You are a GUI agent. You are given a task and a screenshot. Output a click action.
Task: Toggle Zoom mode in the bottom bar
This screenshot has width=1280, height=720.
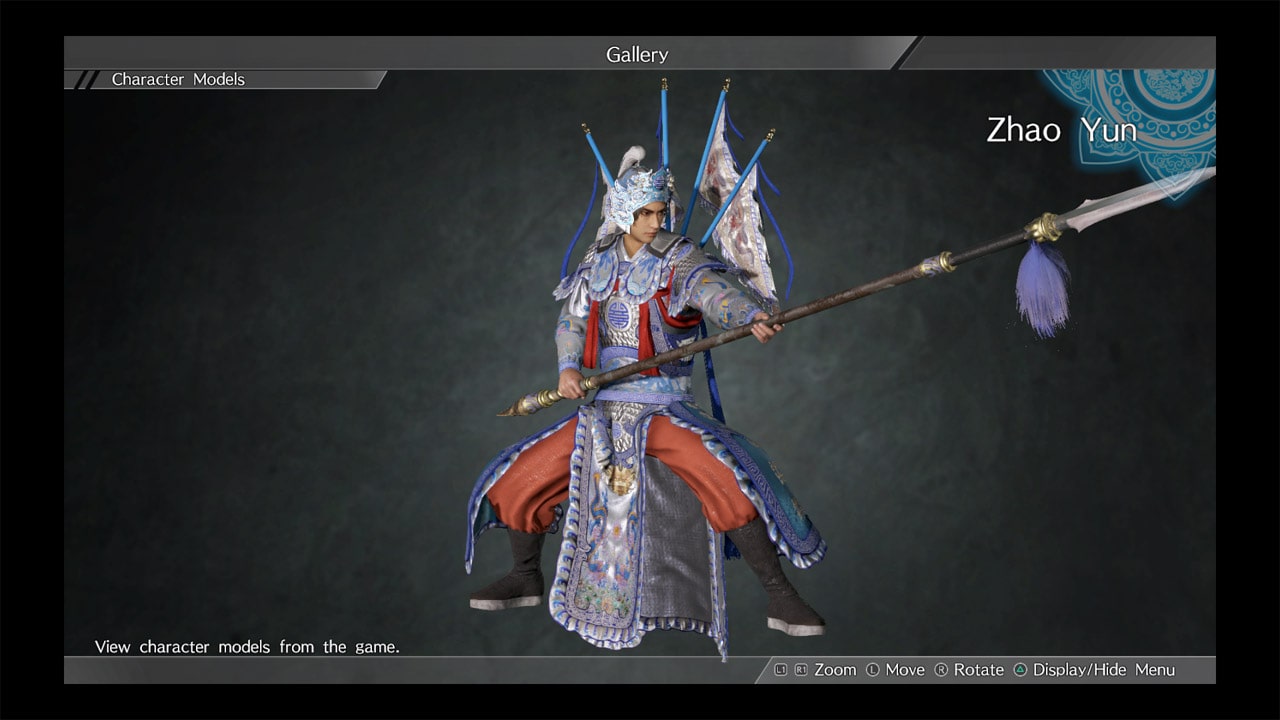click(x=834, y=670)
